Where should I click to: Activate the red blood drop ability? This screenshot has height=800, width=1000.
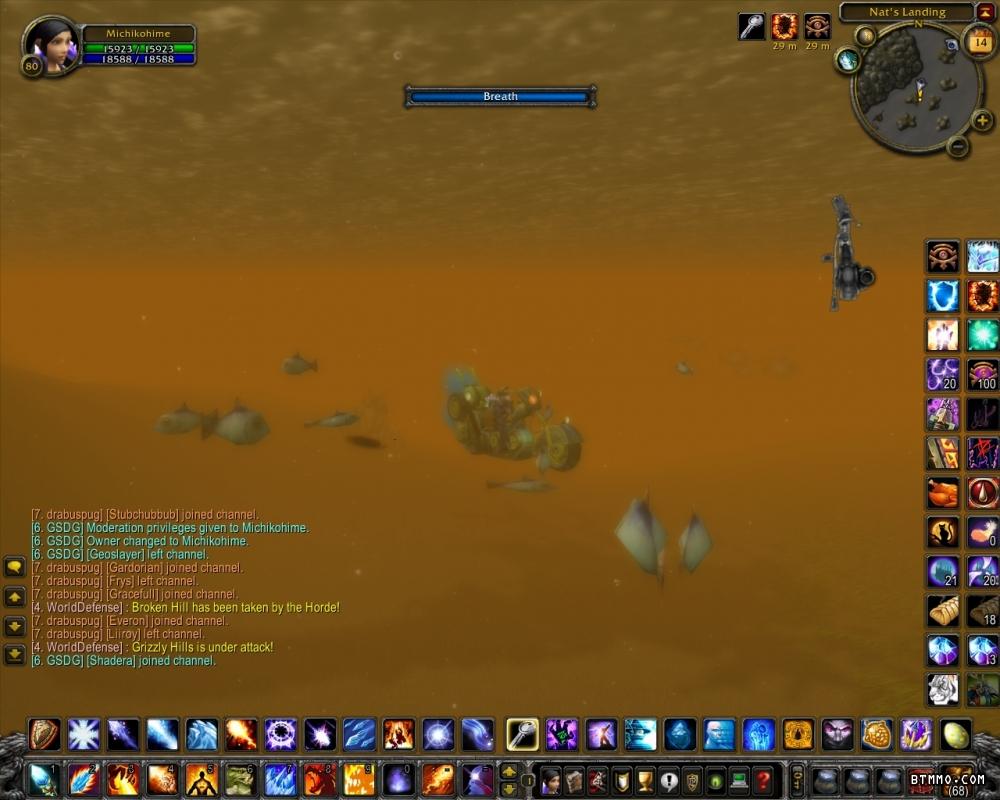pos(983,492)
